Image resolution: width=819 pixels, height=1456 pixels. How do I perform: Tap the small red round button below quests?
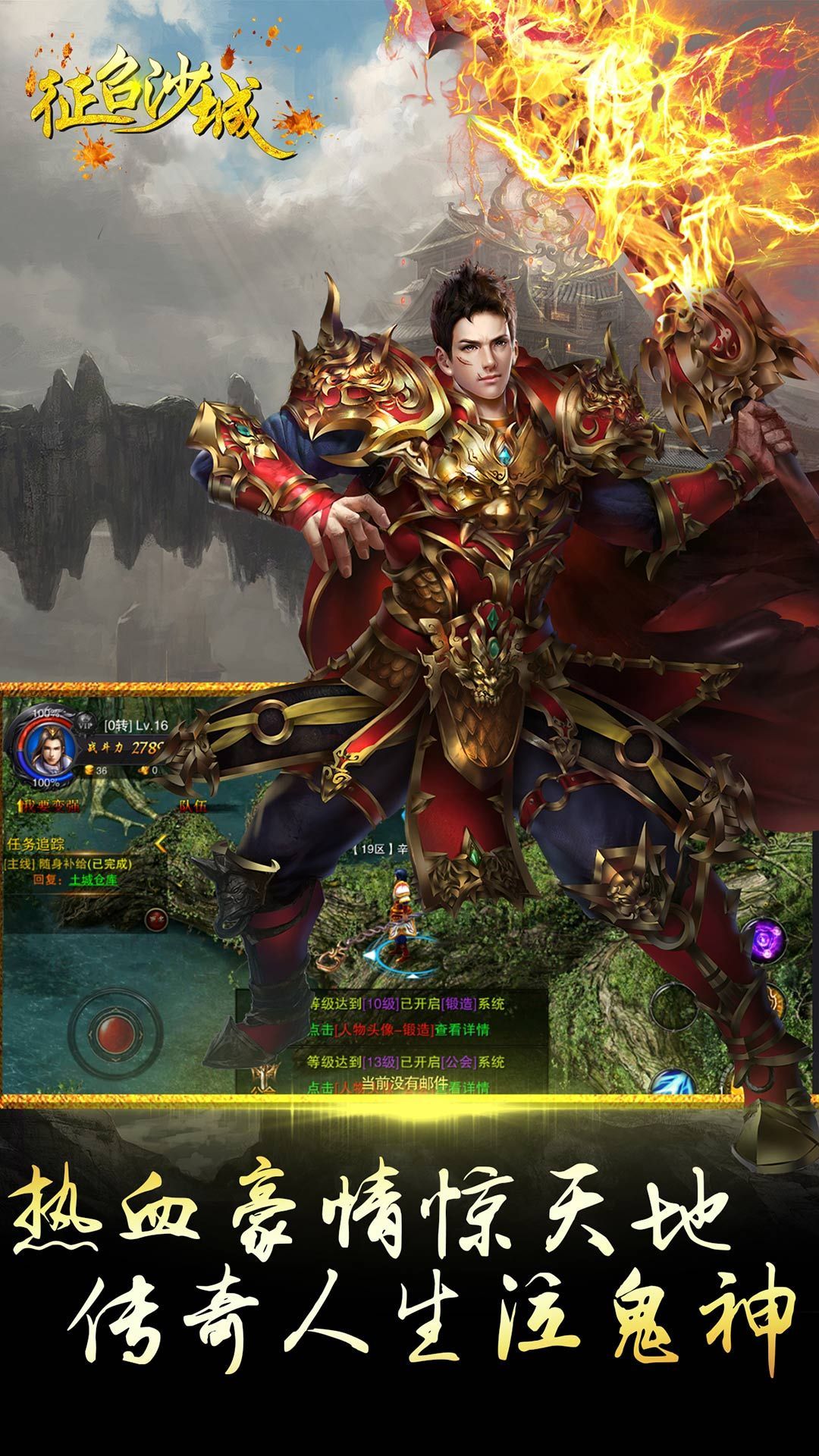click(156, 919)
